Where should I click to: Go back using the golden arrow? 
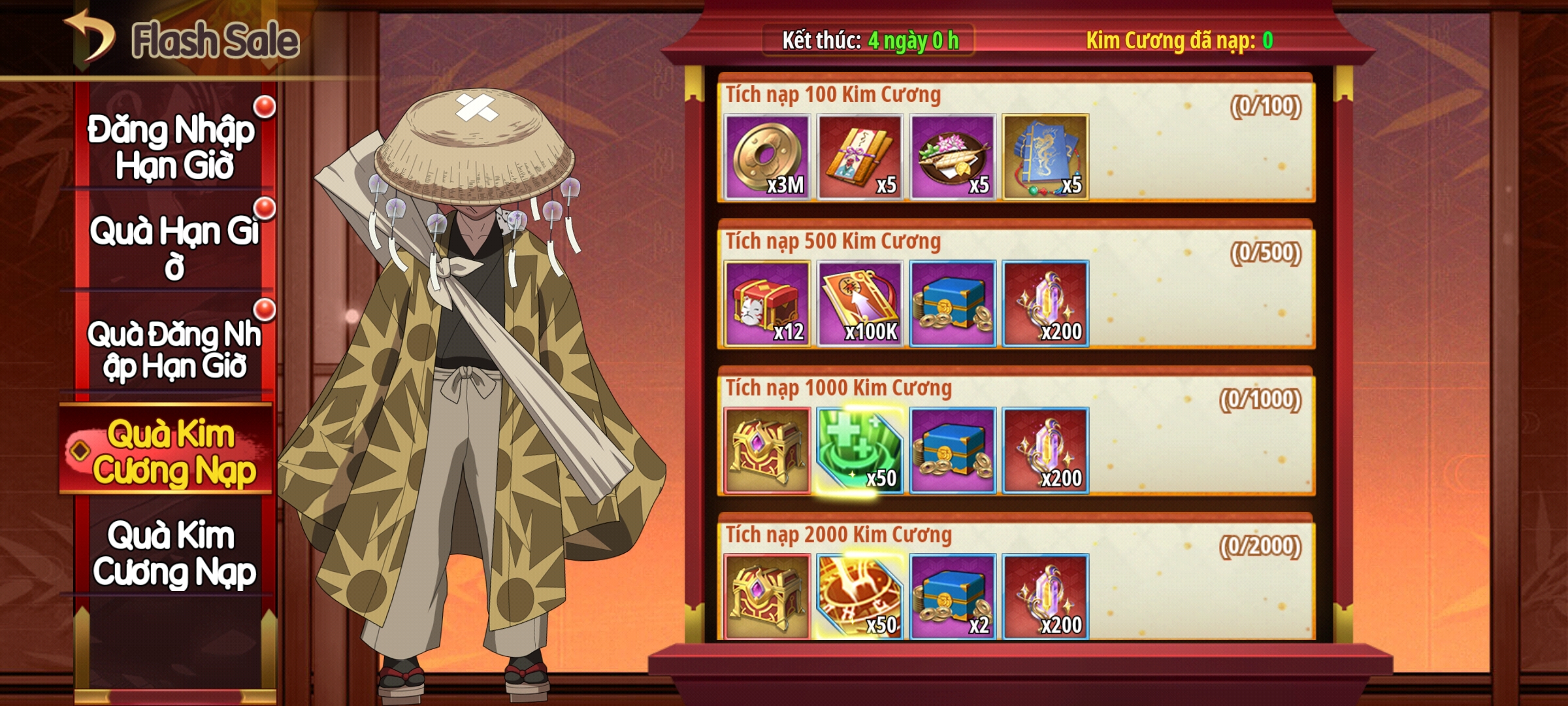click(90, 37)
